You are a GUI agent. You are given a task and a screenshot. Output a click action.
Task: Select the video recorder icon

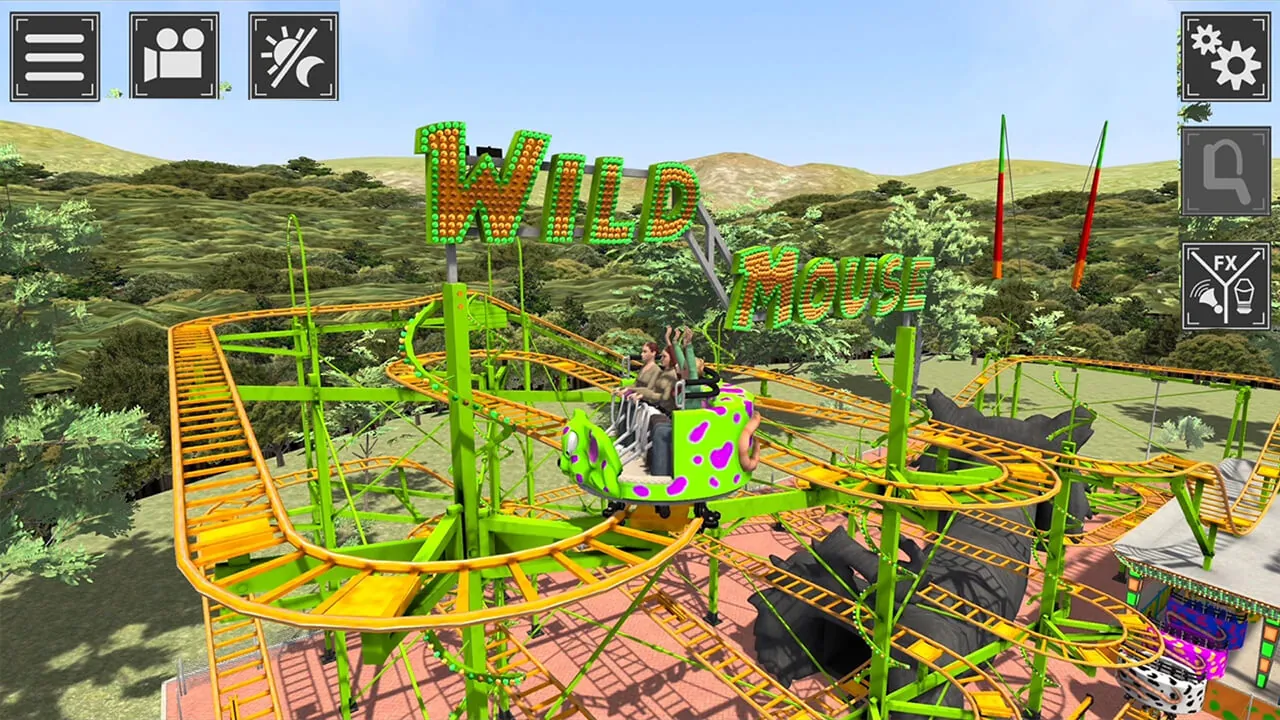175,55
